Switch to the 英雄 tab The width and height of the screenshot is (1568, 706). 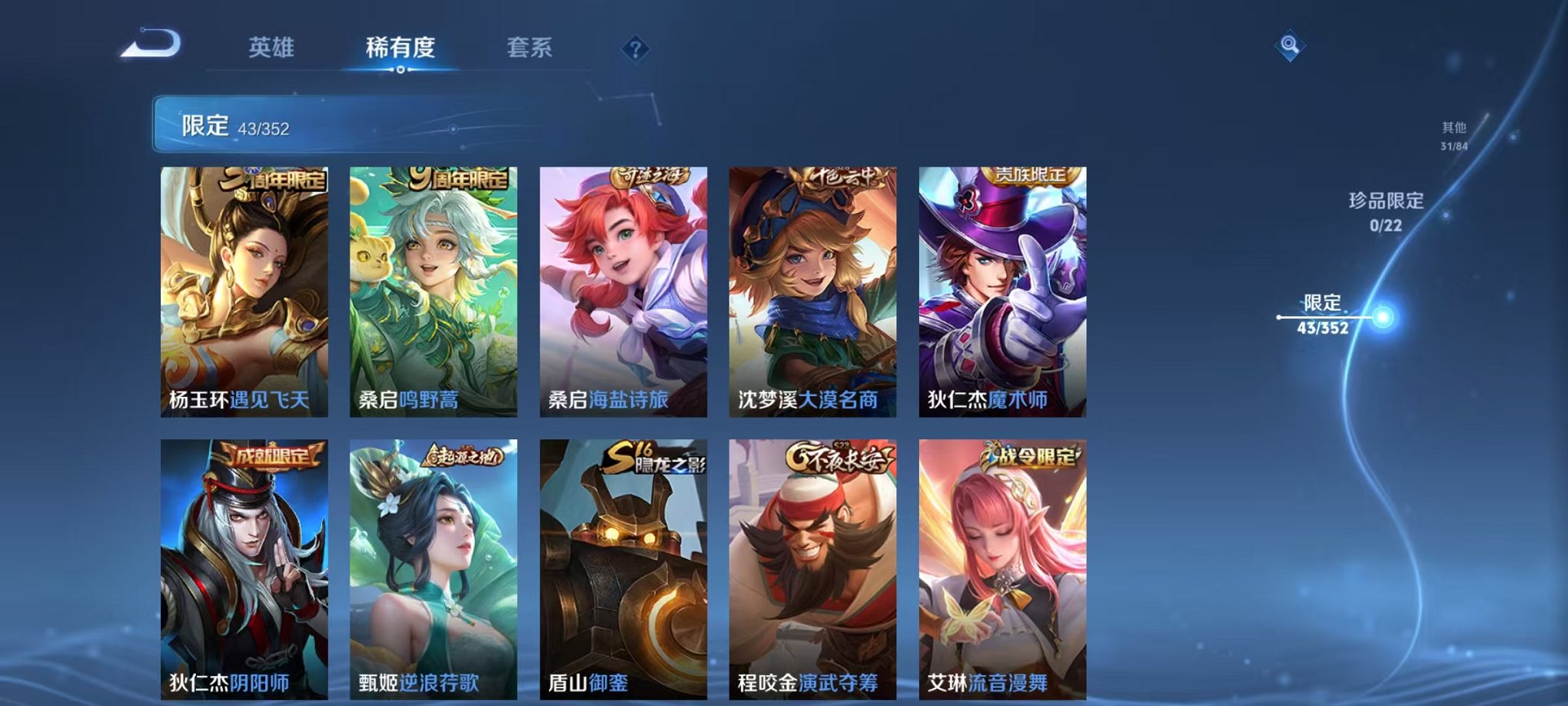click(272, 48)
